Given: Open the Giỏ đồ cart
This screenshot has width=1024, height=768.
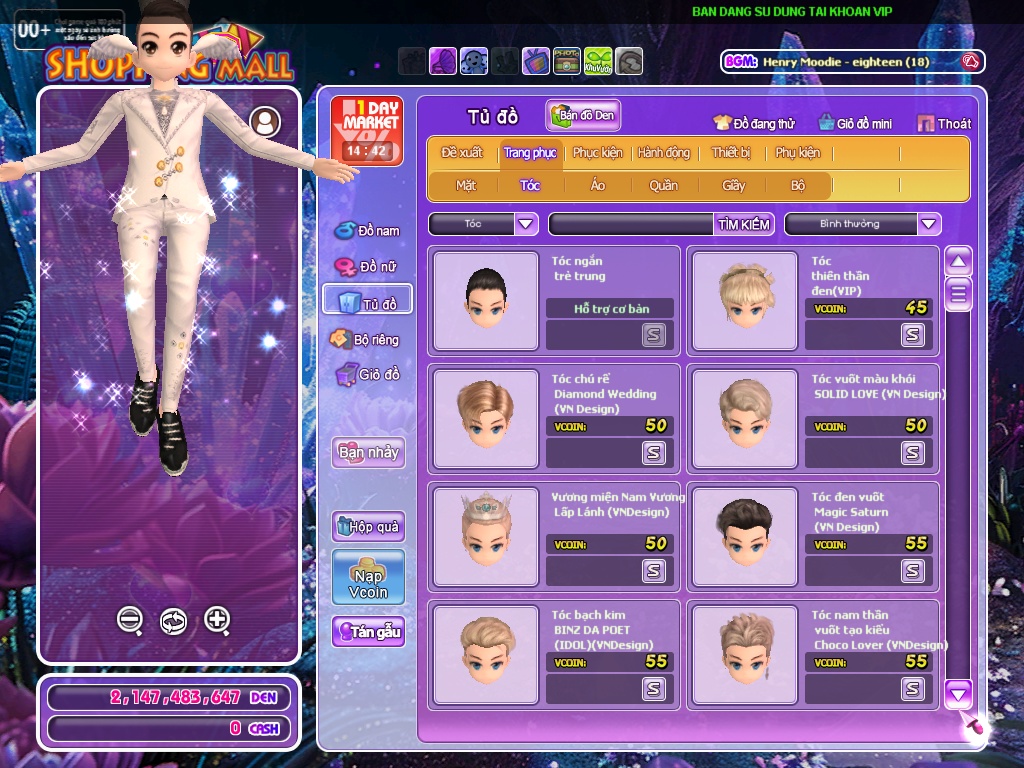Looking at the screenshot, I should coord(368,375).
